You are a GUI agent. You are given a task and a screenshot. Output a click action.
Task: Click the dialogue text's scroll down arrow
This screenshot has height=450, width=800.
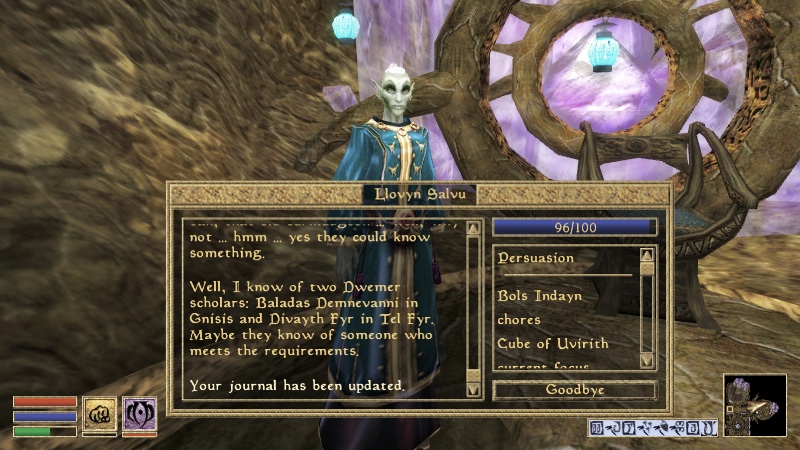point(474,392)
